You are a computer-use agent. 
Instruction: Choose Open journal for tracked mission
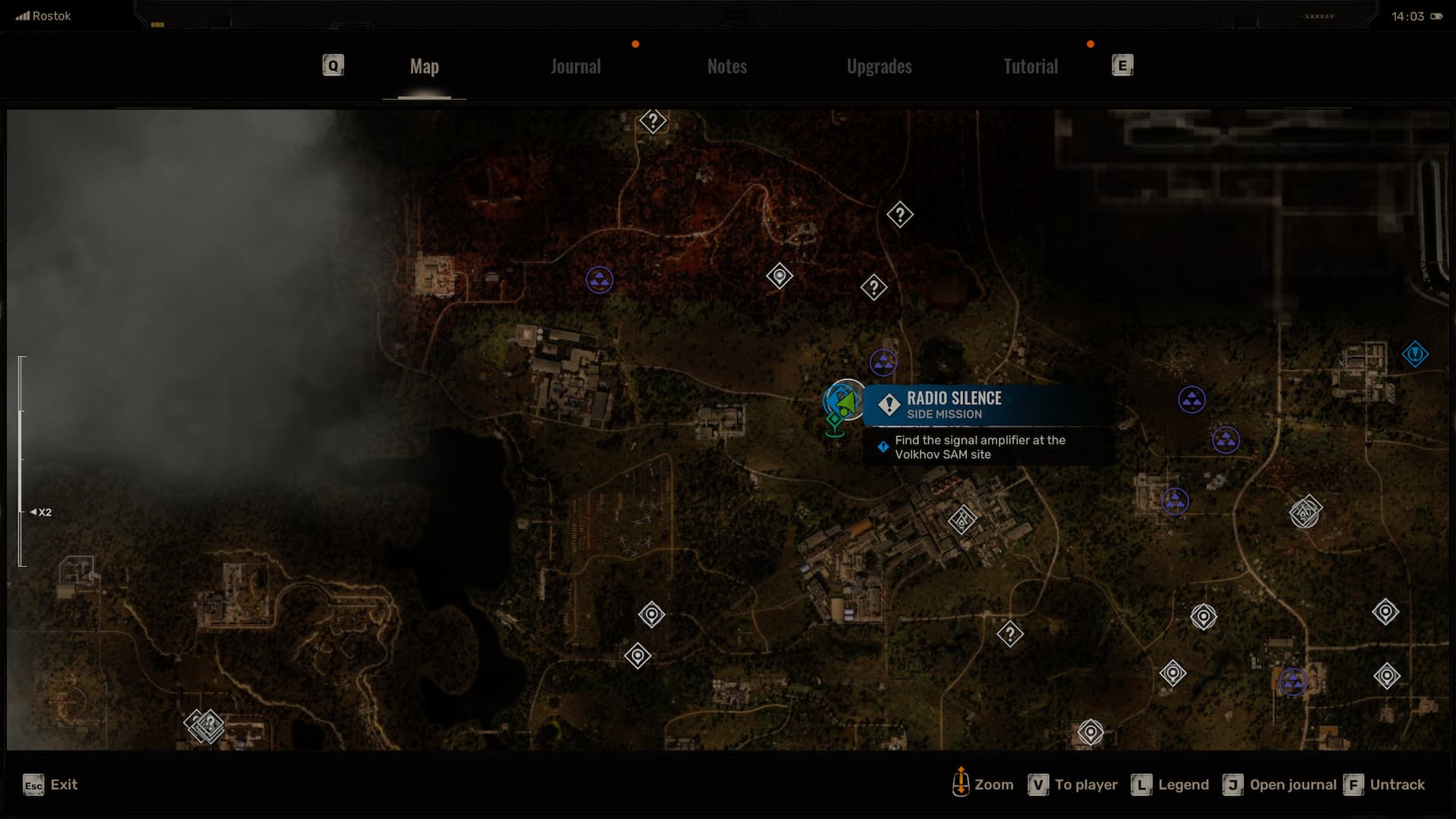click(1279, 785)
